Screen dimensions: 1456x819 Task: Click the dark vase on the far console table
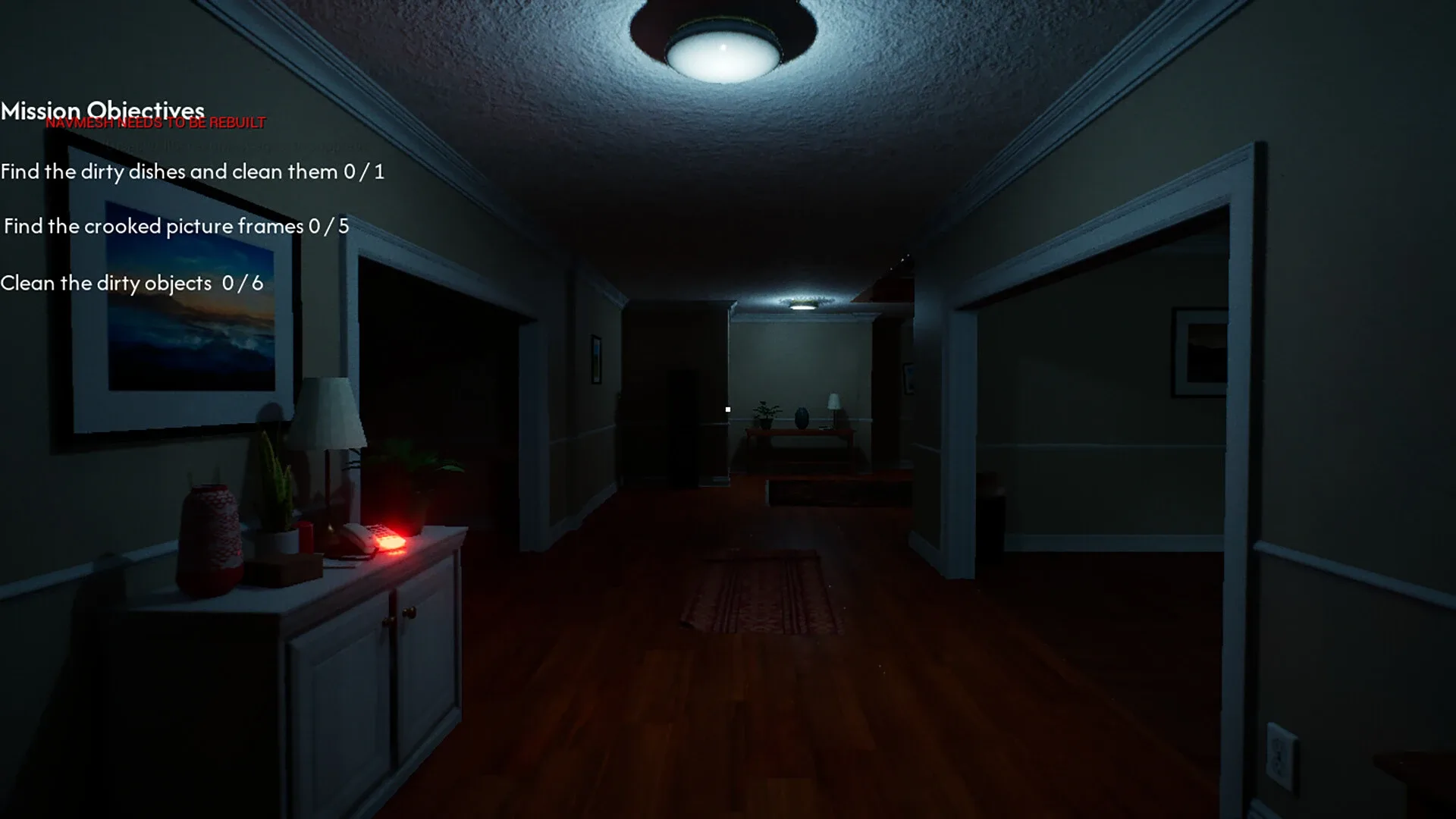pos(802,416)
